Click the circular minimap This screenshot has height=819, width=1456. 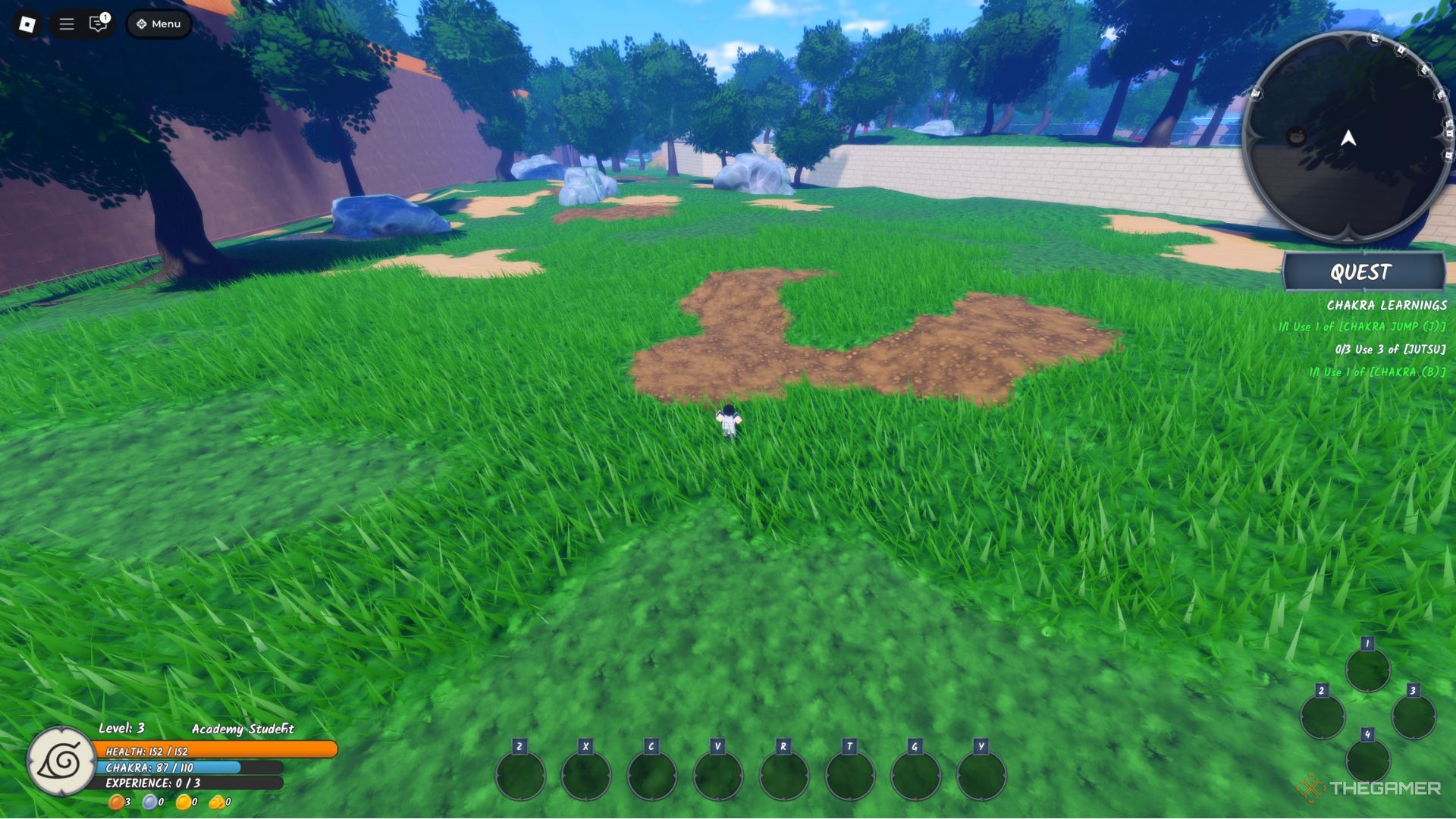[x=1348, y=138]
